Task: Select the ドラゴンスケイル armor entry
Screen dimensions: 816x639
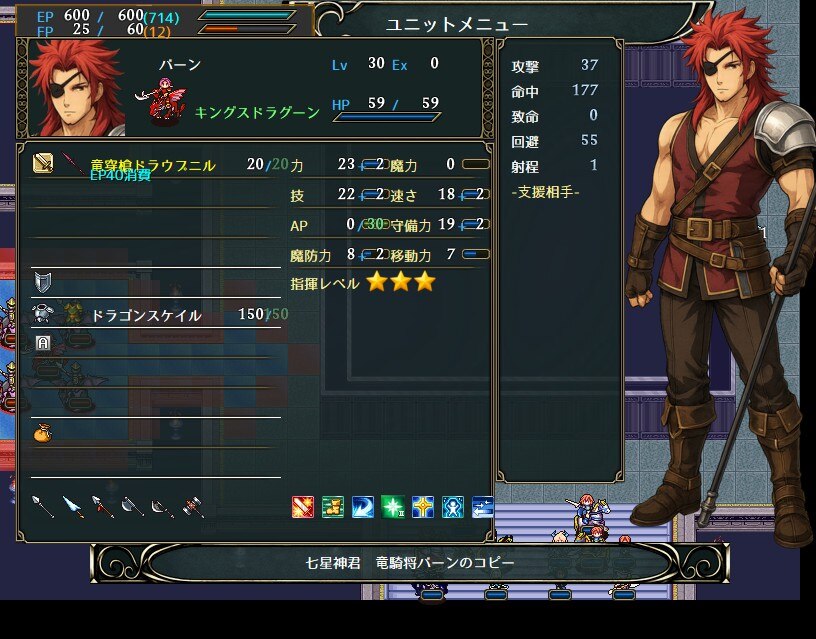Action: click(x=146, y=315)
